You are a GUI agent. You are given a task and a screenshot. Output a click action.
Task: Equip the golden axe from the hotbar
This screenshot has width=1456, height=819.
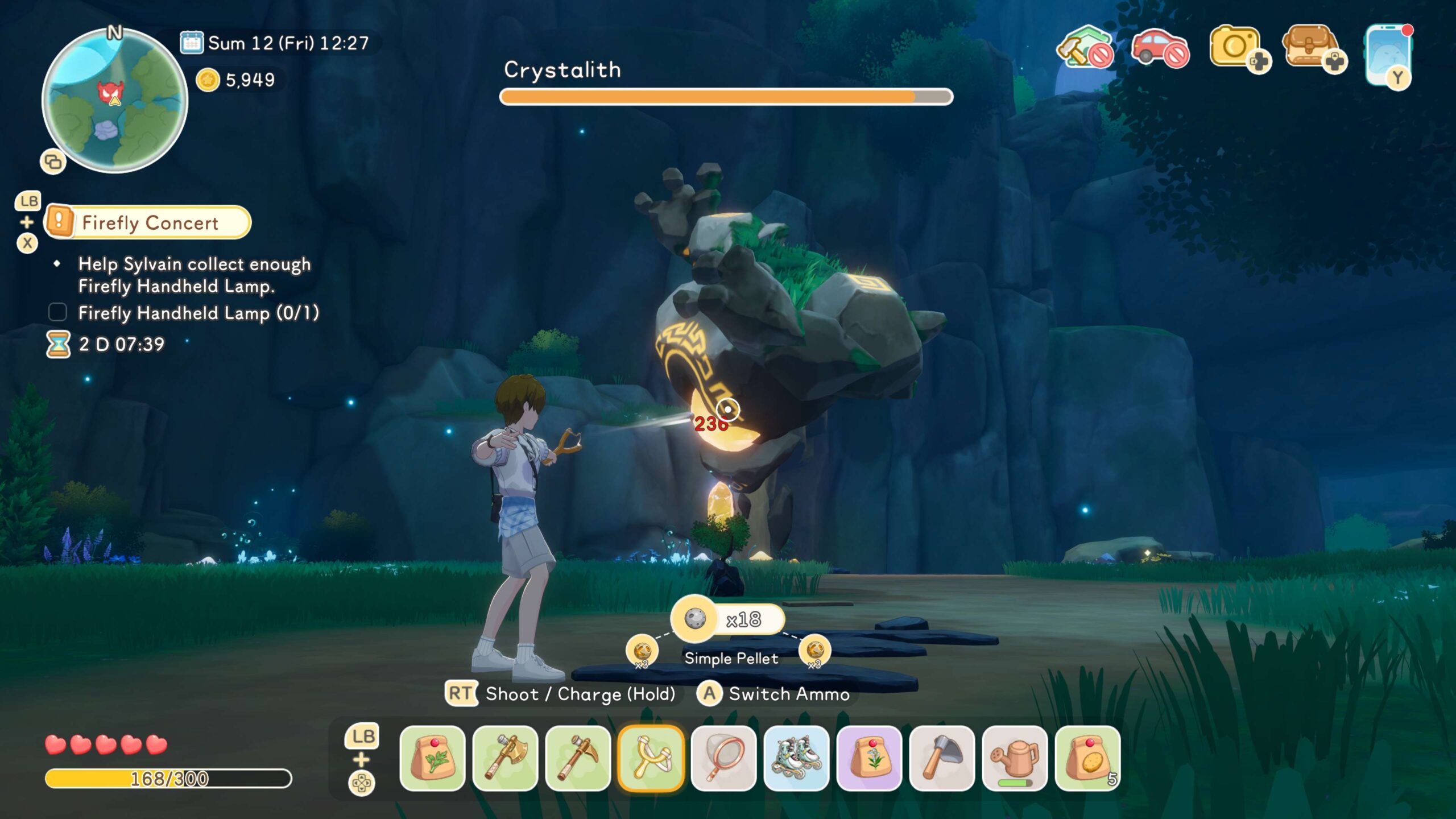pos(505,758)
